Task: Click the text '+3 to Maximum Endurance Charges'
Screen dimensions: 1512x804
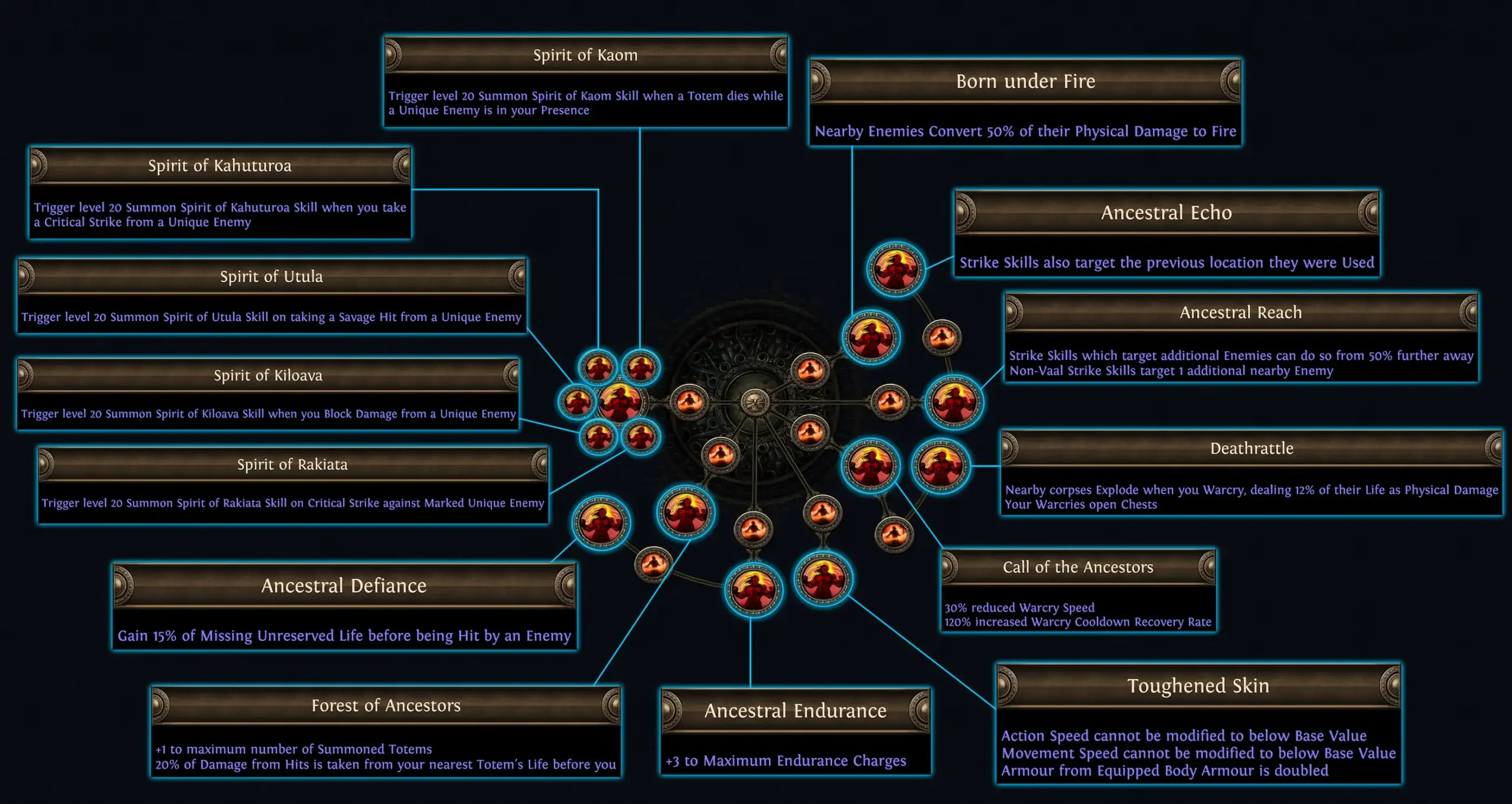Action: click(x=794, y=761)
